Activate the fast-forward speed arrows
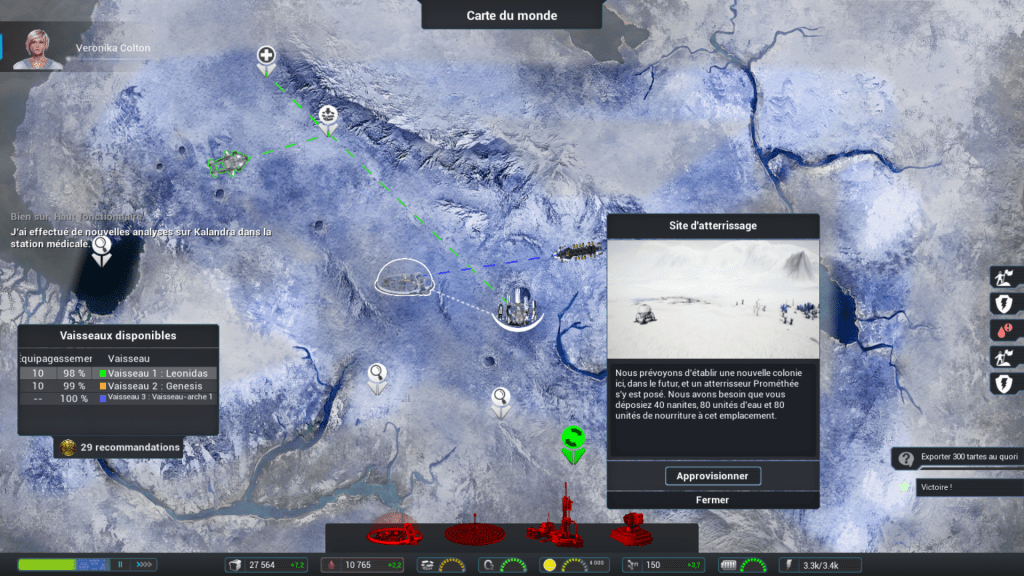1024x576 pixels. coord(143,565)
